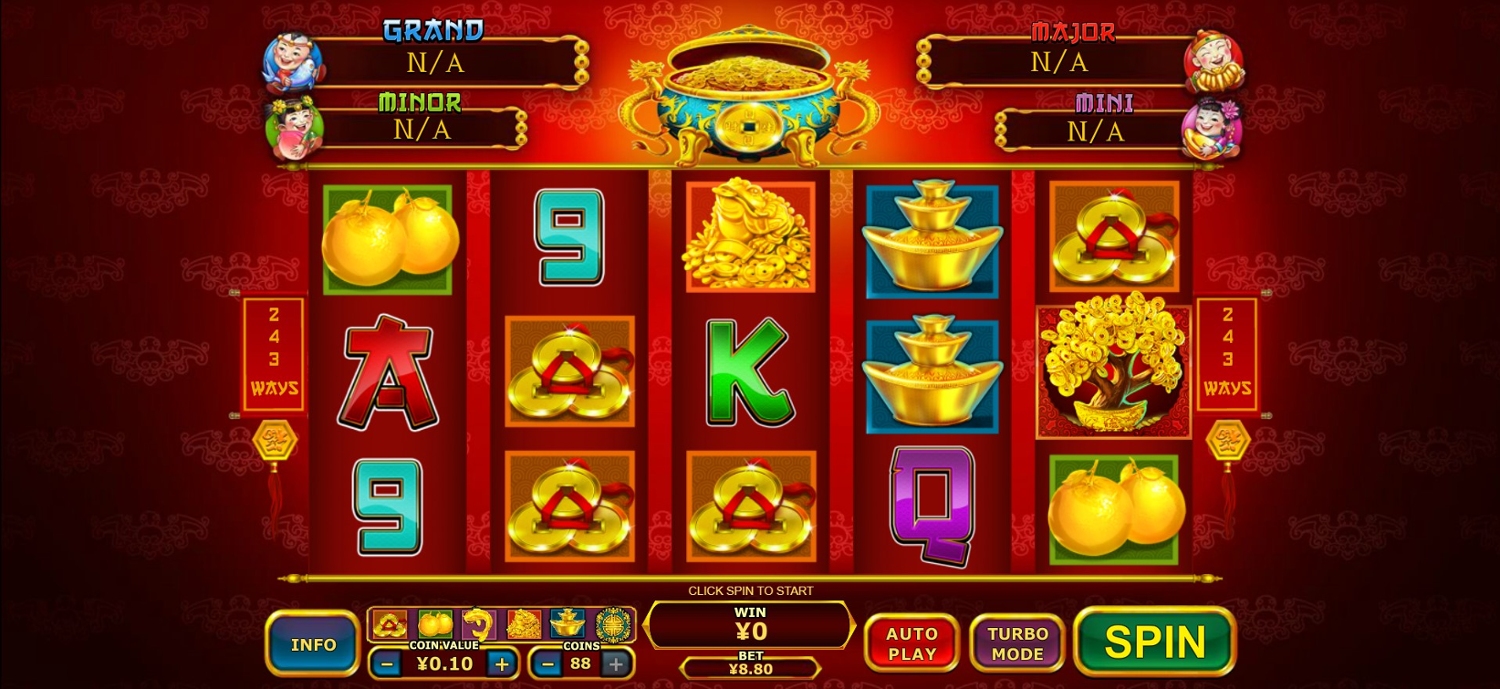The image size is (1500, 689).
Task: Select the gold ingot symbol in the bet strip
Action: [x=567, y=624]
